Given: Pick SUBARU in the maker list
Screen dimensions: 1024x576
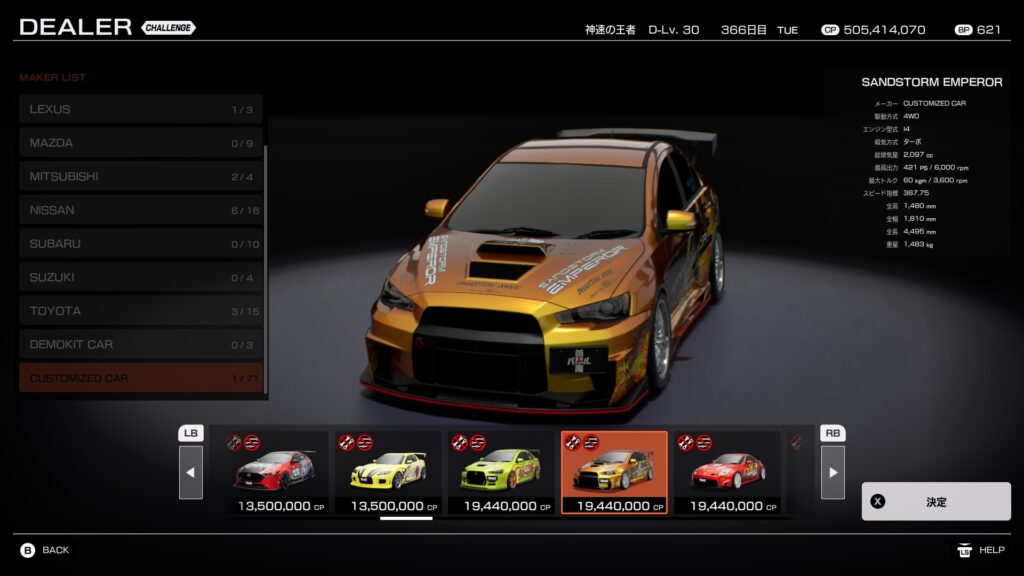Looking at the screenshot, I should (x=140, y=244).
